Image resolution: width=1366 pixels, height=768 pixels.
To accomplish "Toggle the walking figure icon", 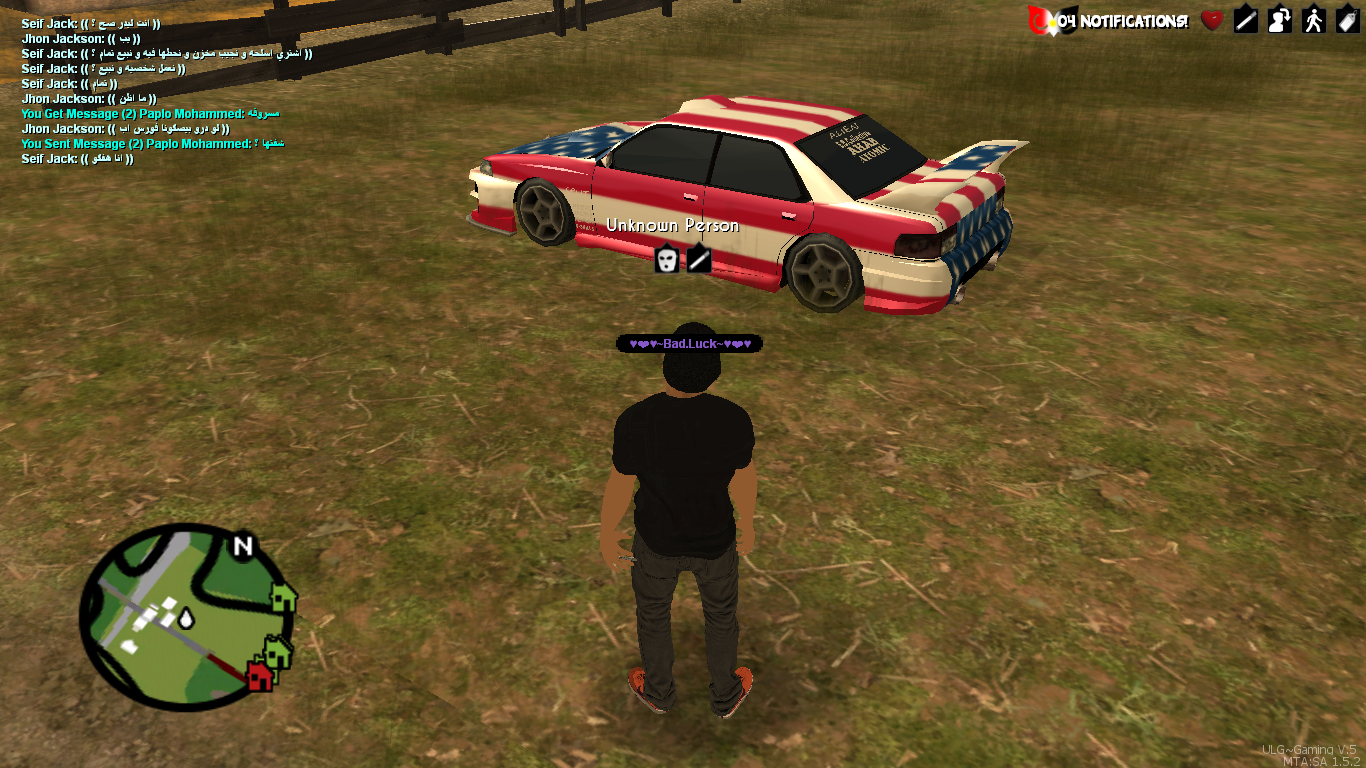I will click(1314, 20).
